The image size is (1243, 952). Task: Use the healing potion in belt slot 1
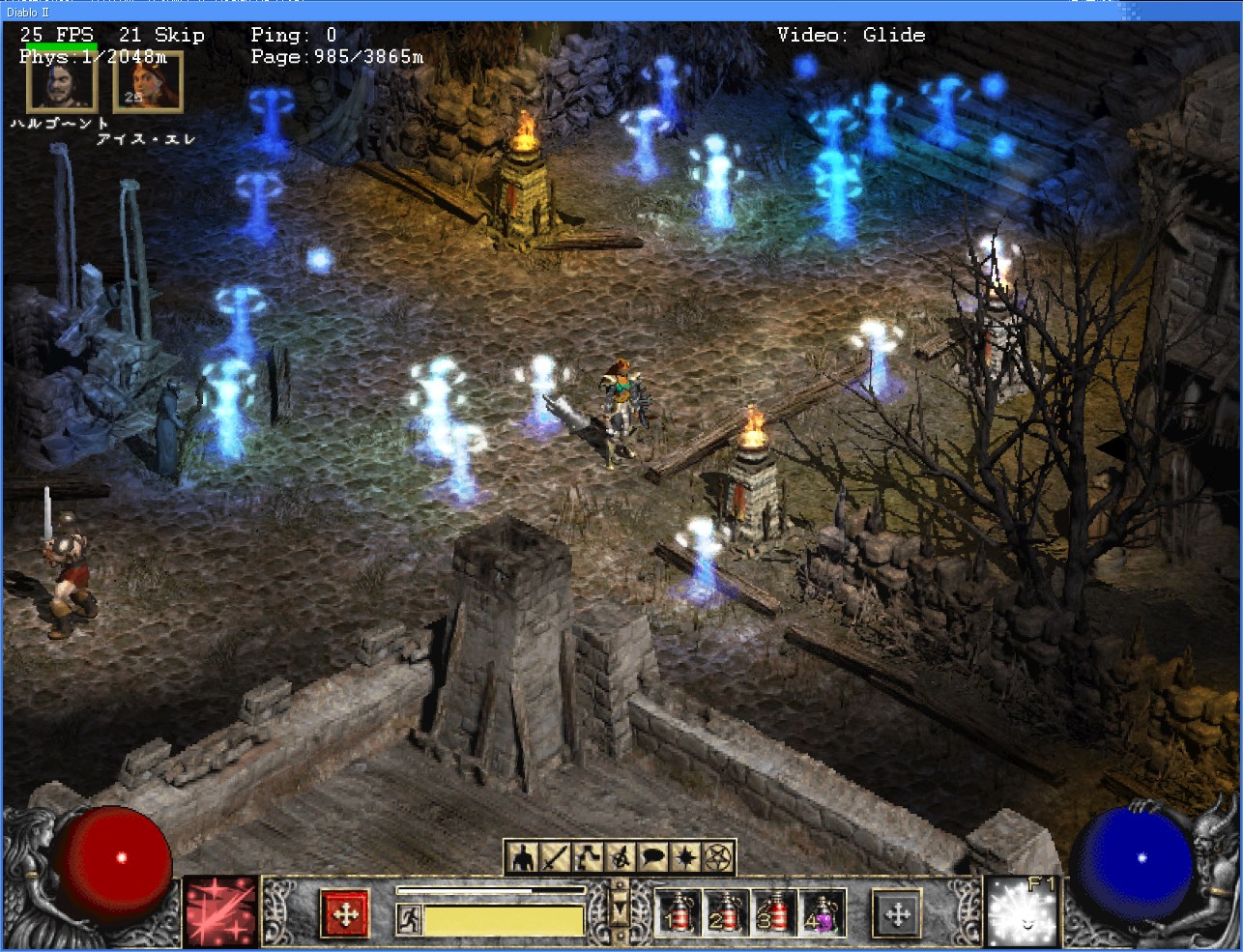[x=677, y=913]
